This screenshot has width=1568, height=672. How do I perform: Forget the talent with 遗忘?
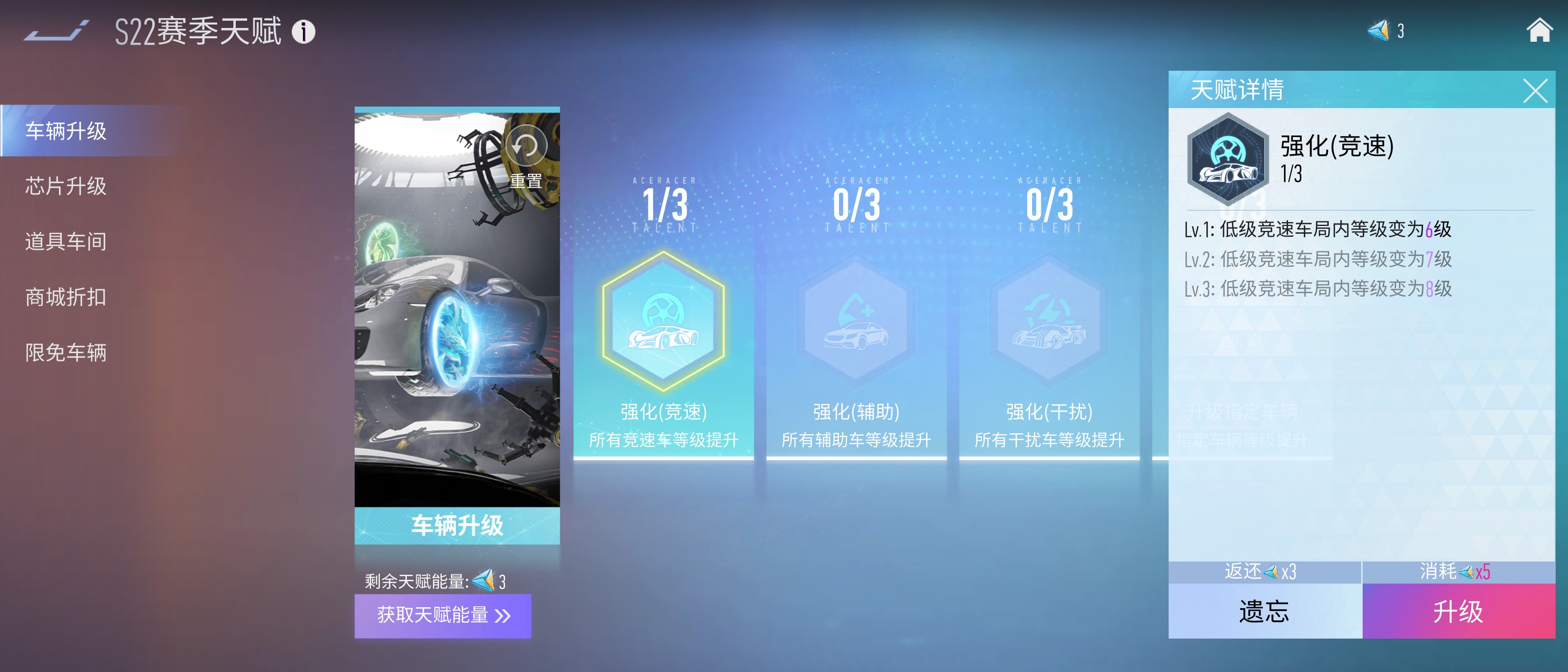pos(1264,611)
